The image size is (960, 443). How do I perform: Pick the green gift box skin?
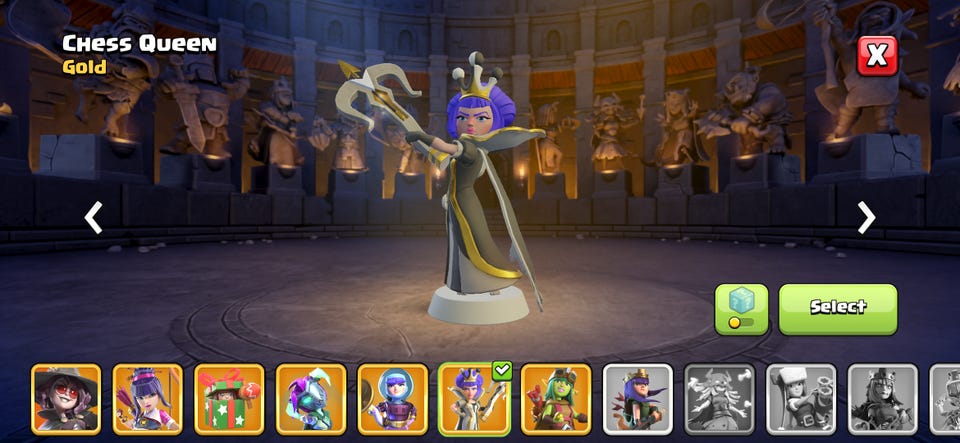point(229,398)
